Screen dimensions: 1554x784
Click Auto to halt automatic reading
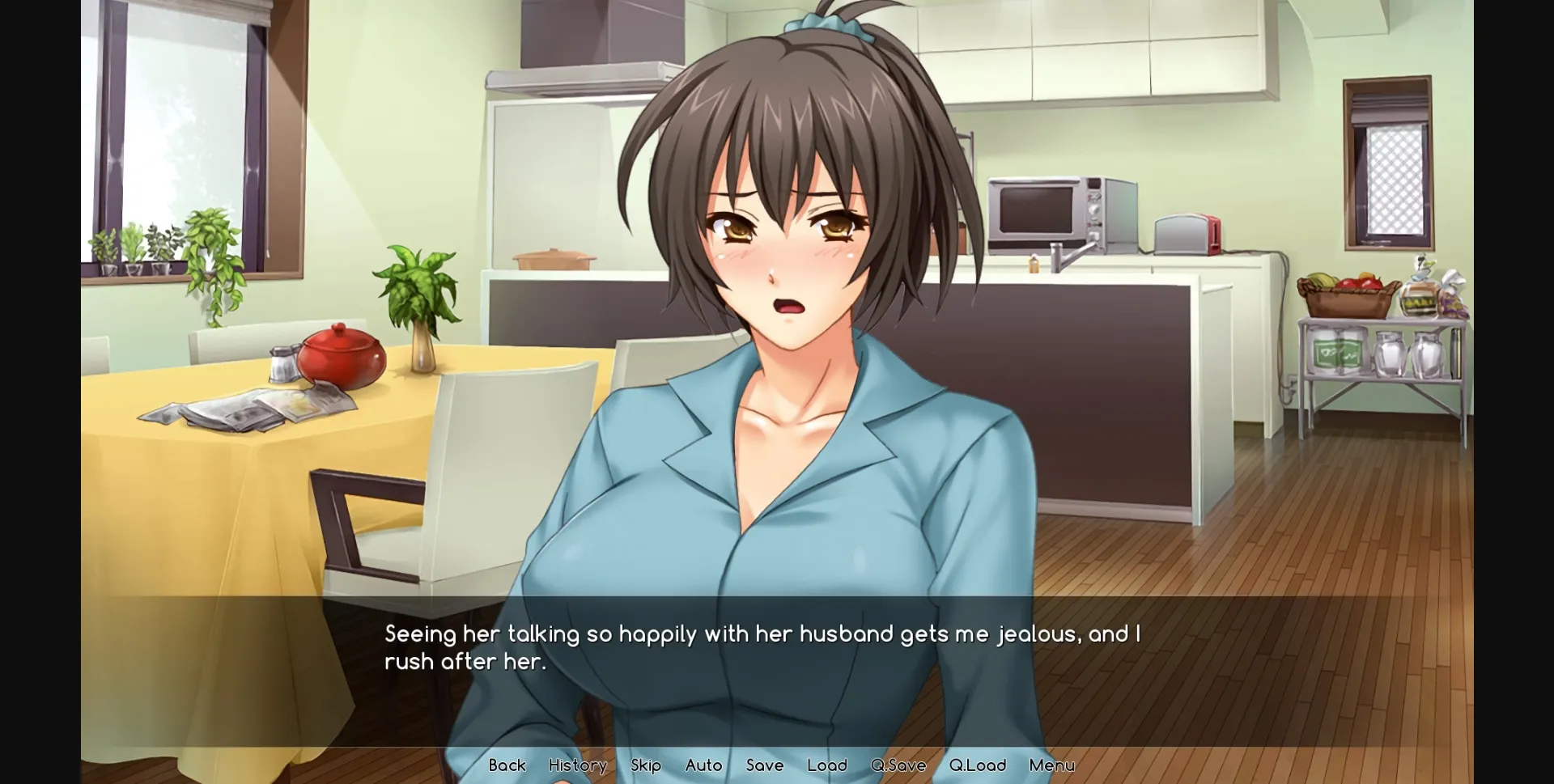pos(703,765)
